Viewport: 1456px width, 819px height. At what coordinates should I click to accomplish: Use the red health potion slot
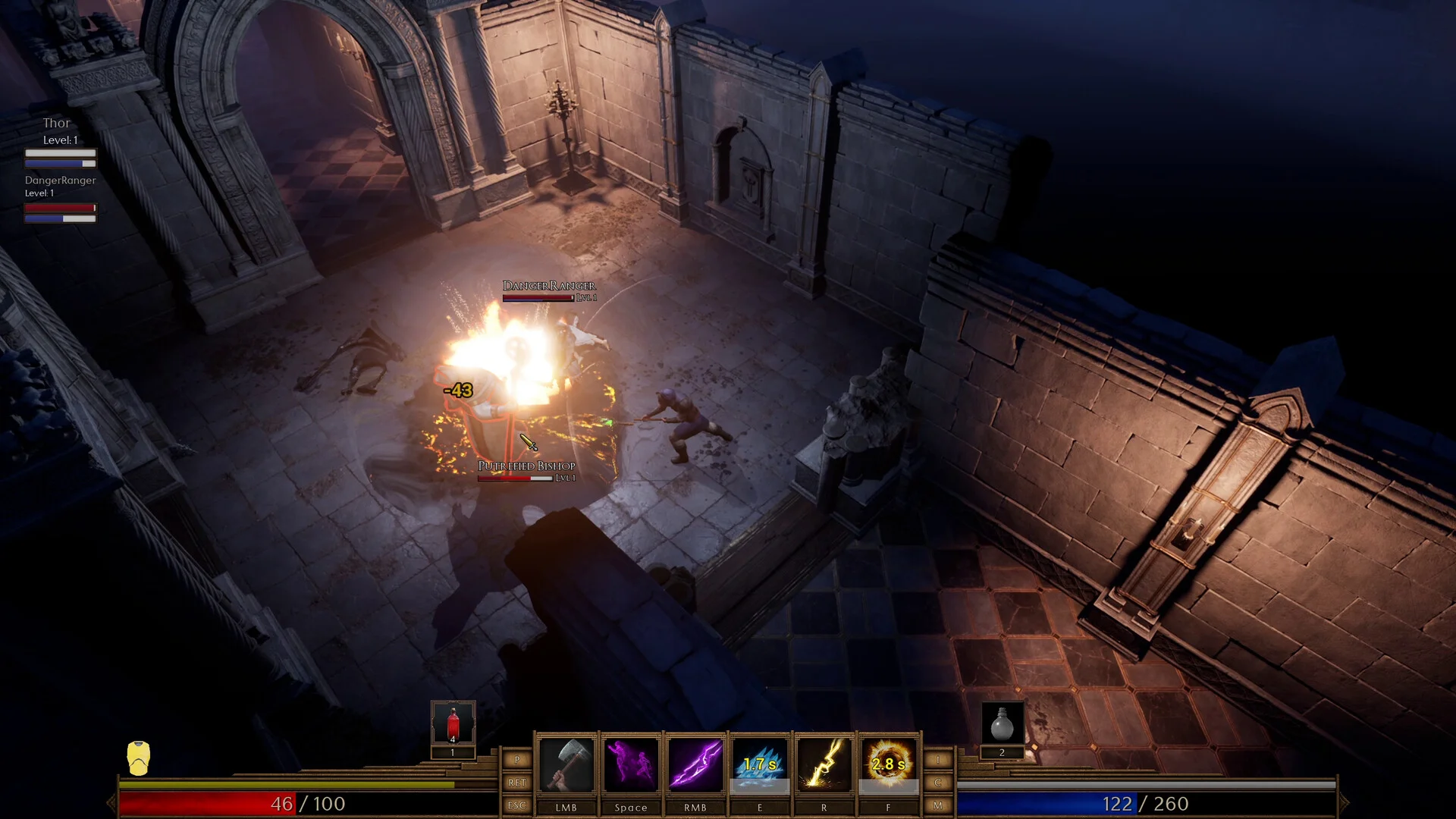pyautogui.click(x=453, y=723)
